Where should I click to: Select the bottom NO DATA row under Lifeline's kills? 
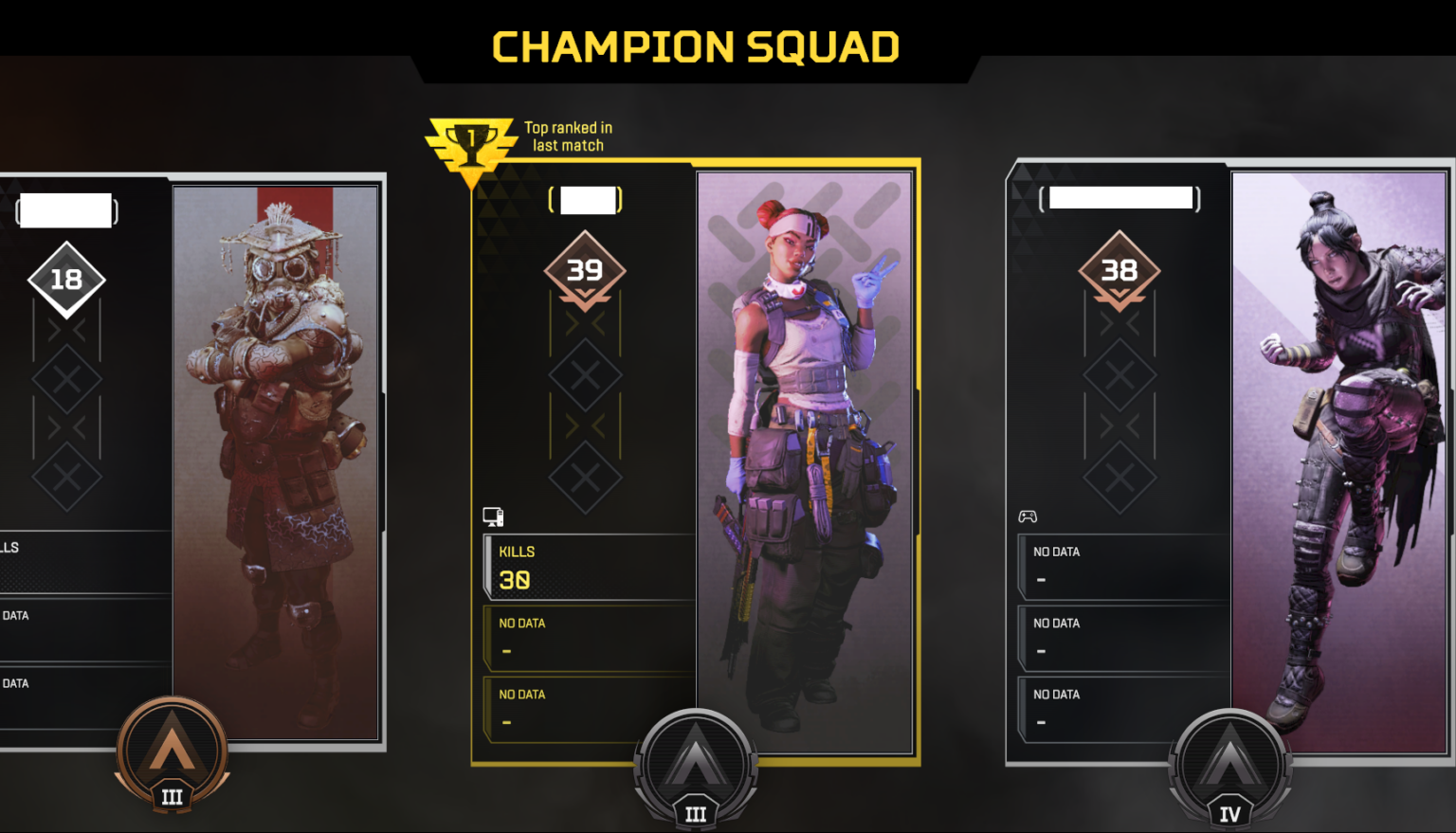pyautogui.click(x=586, y=709)
